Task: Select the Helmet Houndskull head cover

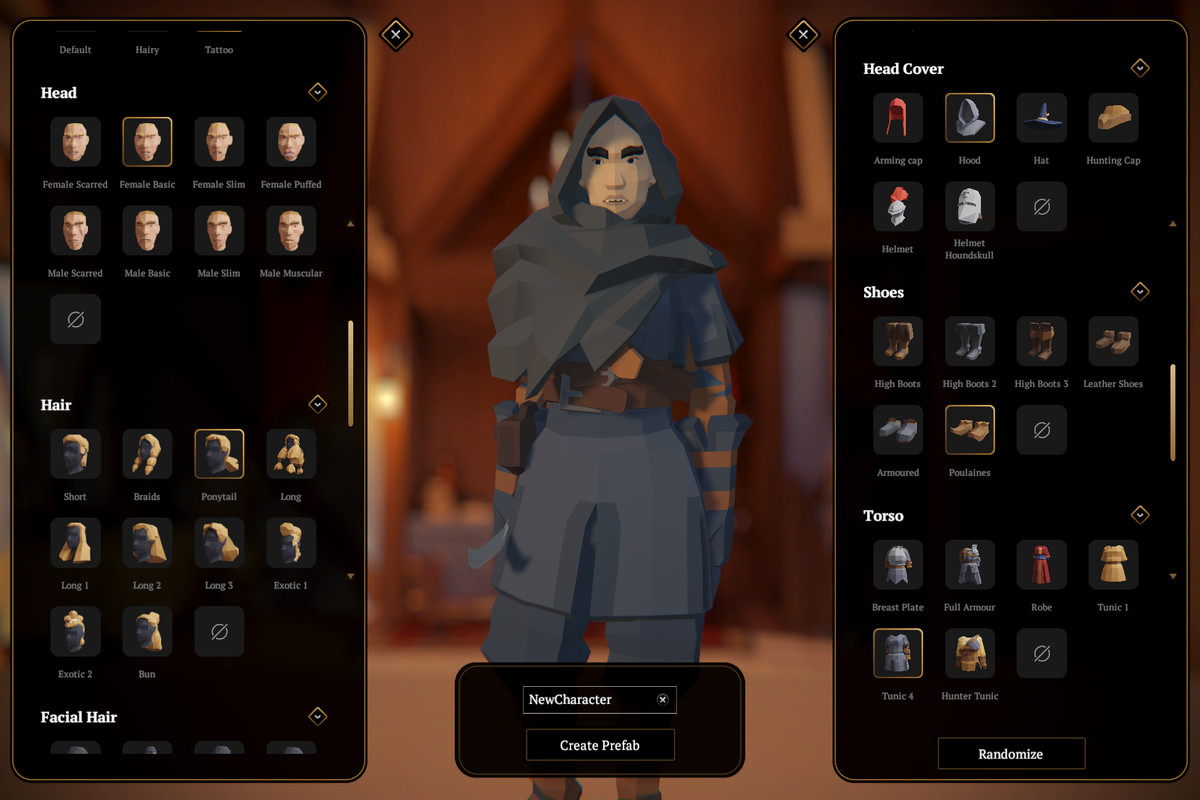Action: pyautogui.click(x=969, y=207)
